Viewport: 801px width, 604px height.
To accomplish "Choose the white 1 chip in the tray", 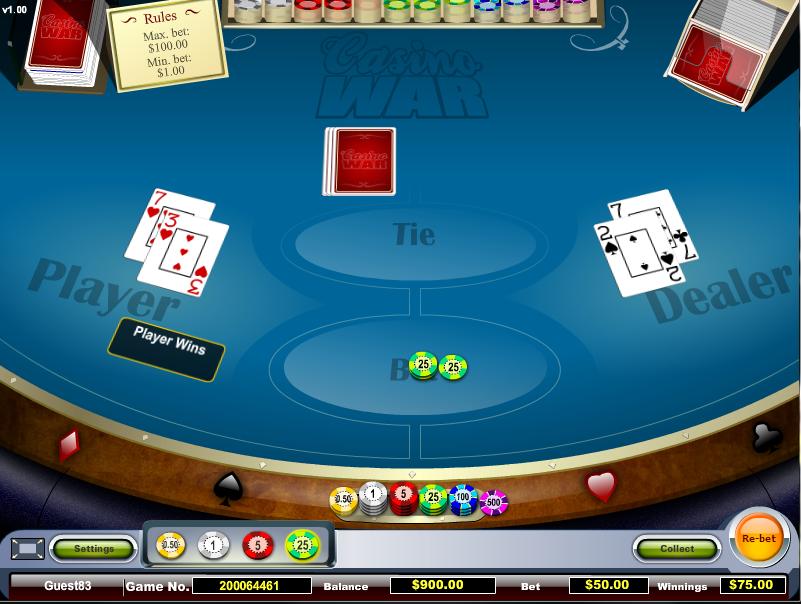I will coord(214,545).
